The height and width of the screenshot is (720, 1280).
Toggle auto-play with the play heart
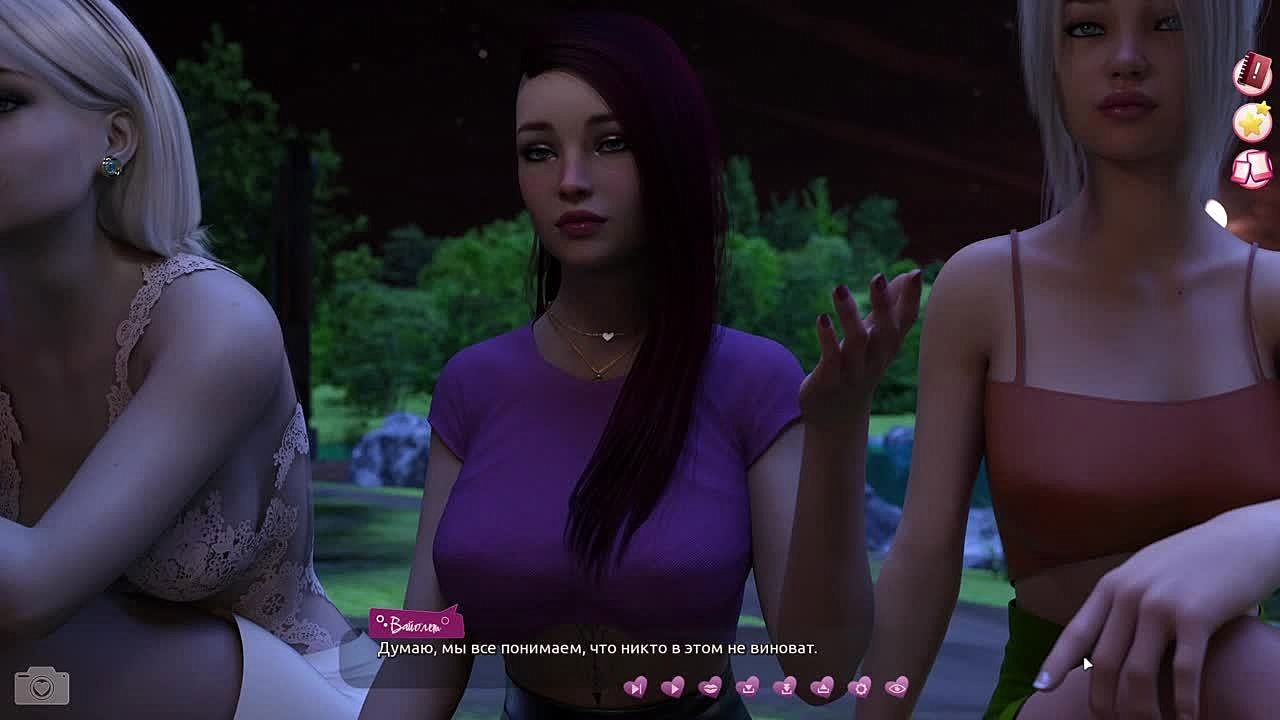(x=673, y=687)
